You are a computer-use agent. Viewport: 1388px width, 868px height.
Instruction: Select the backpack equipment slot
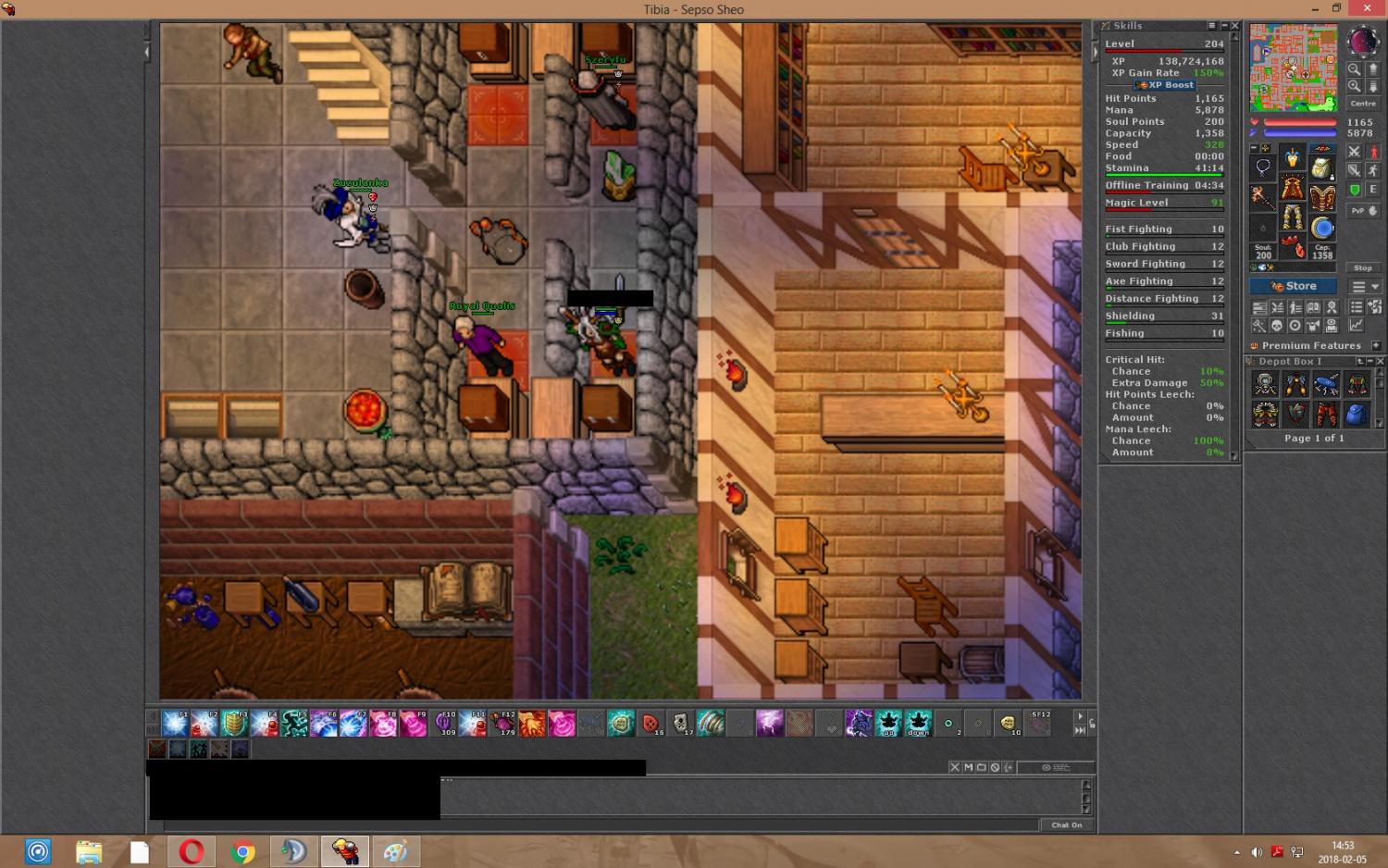tap(1322, 167)
